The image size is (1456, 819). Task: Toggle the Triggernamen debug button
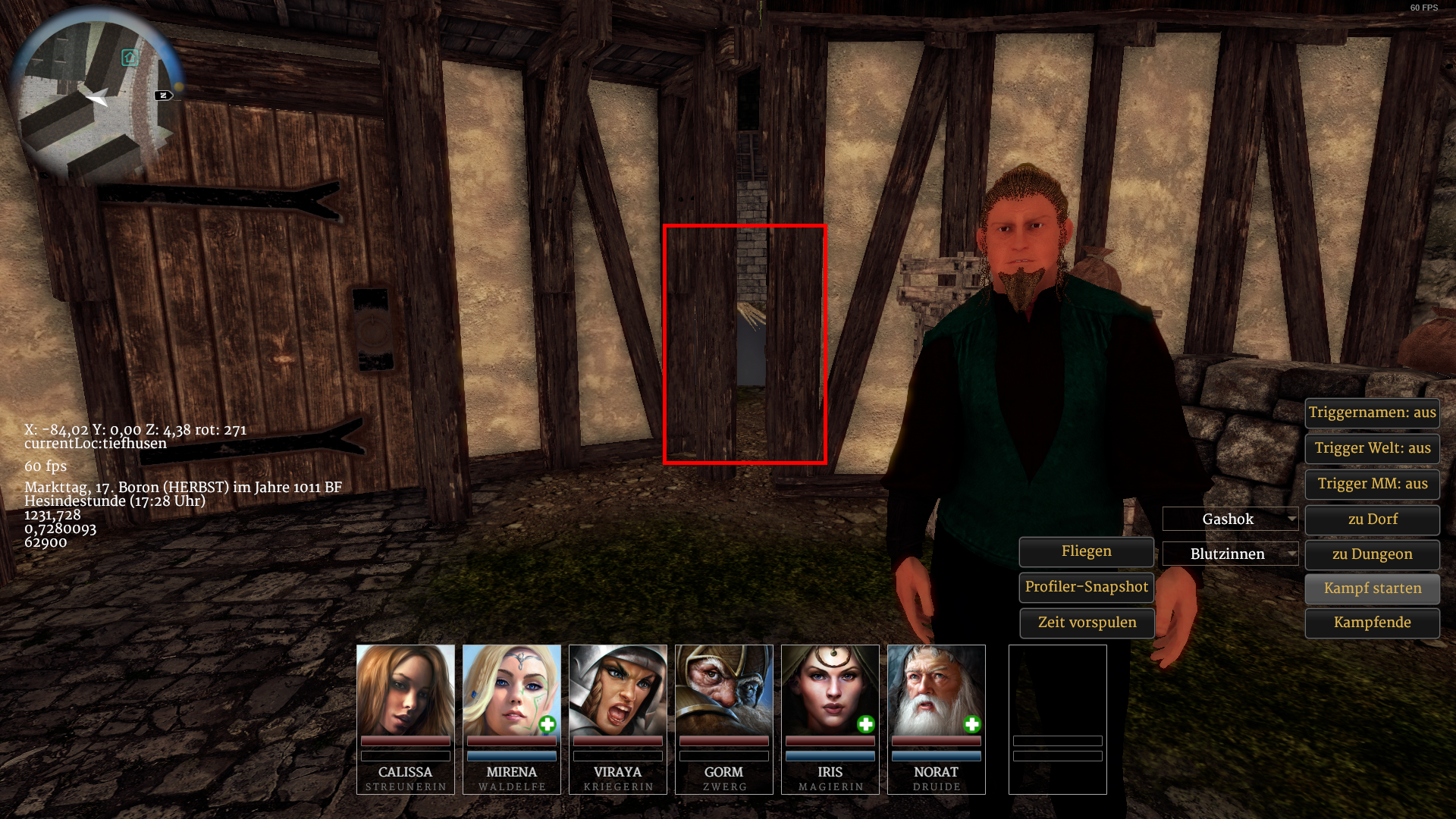tap(1372, 413)
